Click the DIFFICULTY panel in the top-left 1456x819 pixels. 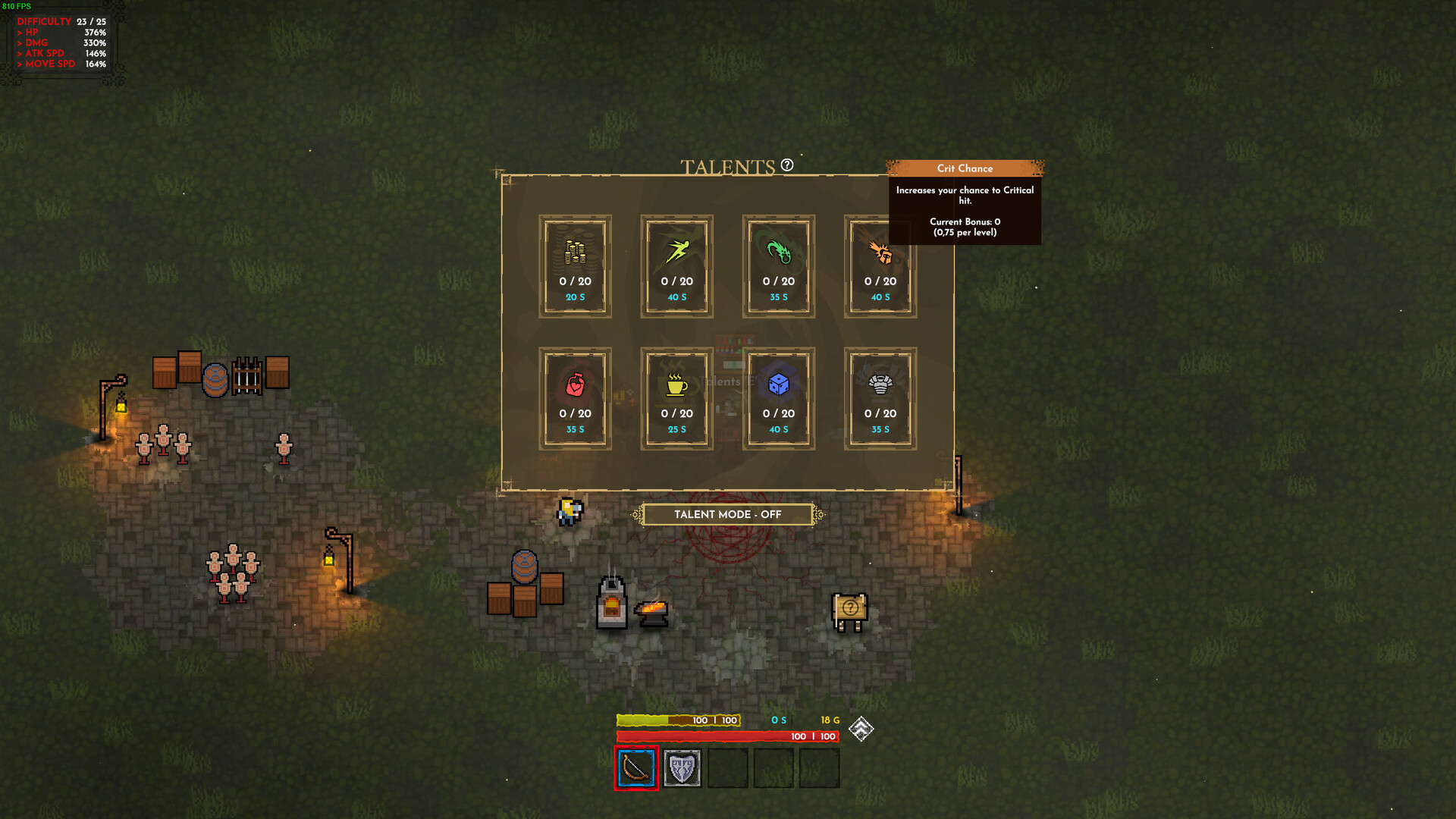coord(61,42)
